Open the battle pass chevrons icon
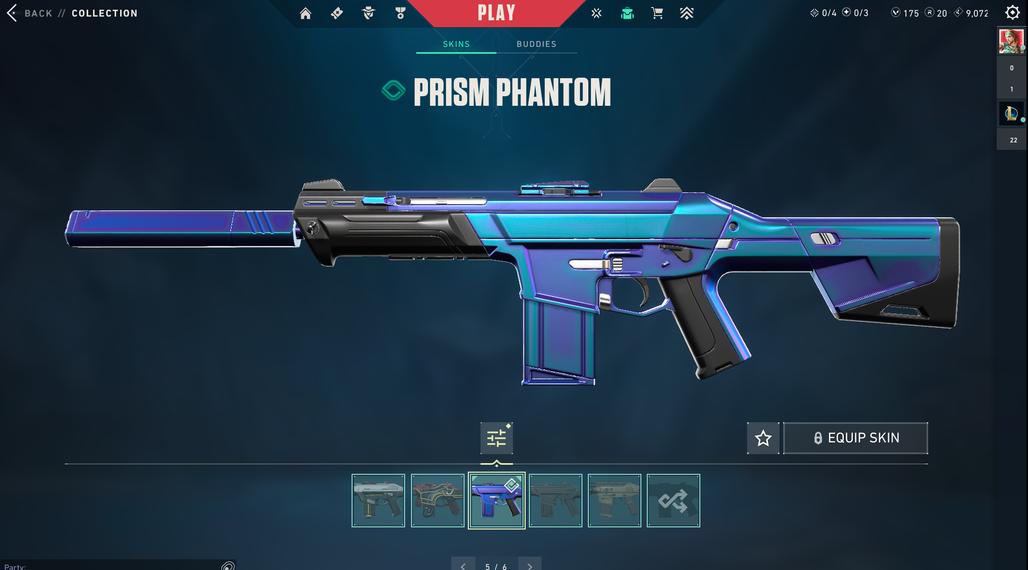The height and width of the screenshot is (570, 1028). 686,13
